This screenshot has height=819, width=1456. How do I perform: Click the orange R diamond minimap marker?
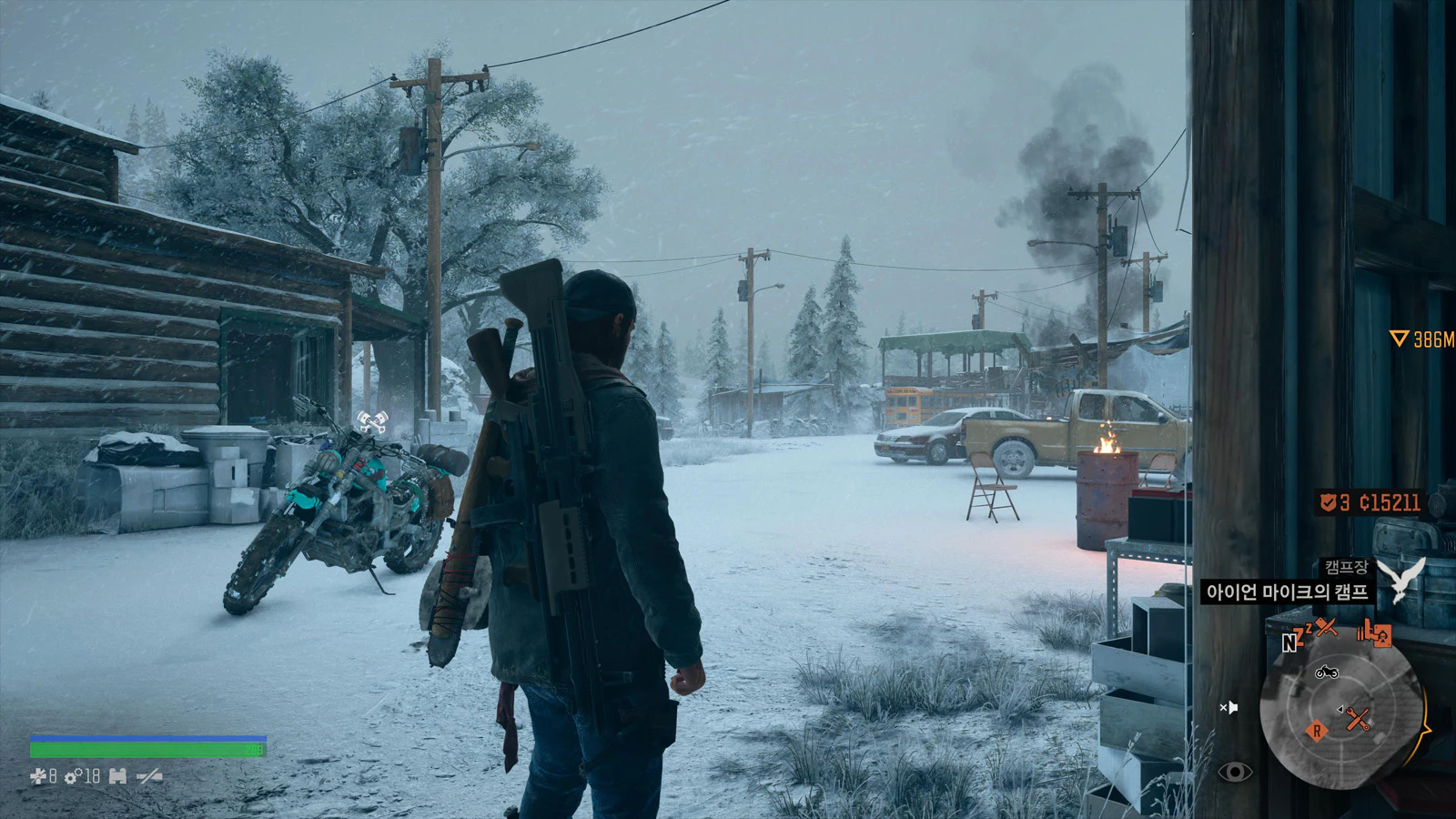(x=1316, y=731)
